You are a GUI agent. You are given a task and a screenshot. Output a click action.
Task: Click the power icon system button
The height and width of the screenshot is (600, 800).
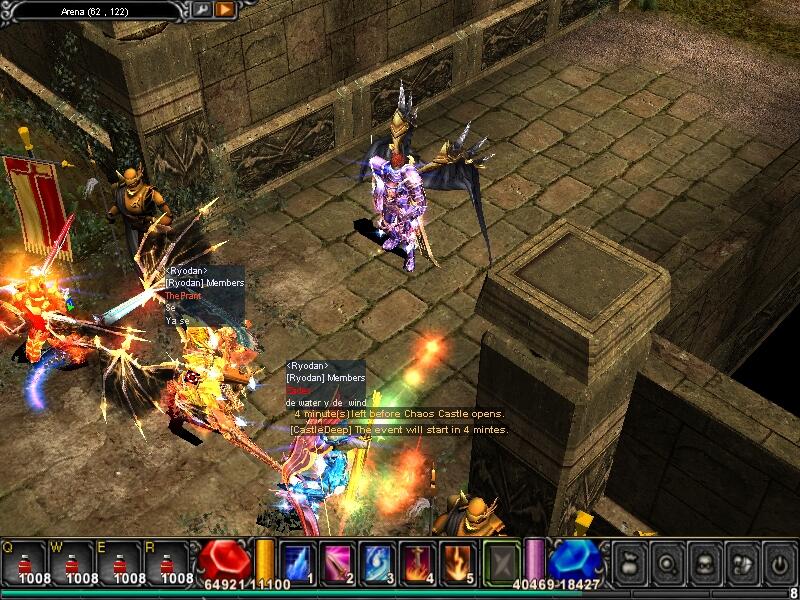pyautogui.click(x=778, y=561)
